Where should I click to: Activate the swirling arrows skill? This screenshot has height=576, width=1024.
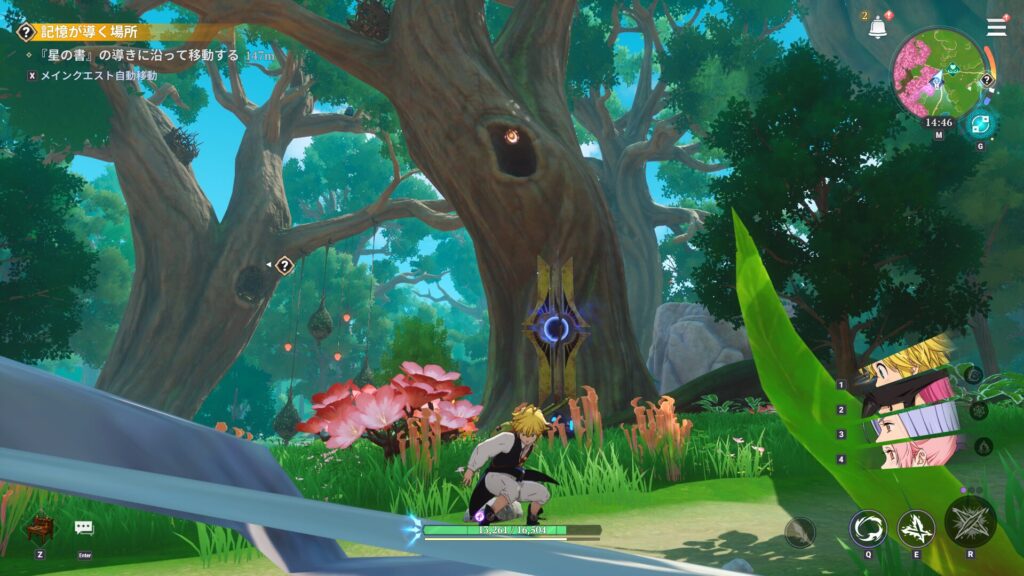867,528
